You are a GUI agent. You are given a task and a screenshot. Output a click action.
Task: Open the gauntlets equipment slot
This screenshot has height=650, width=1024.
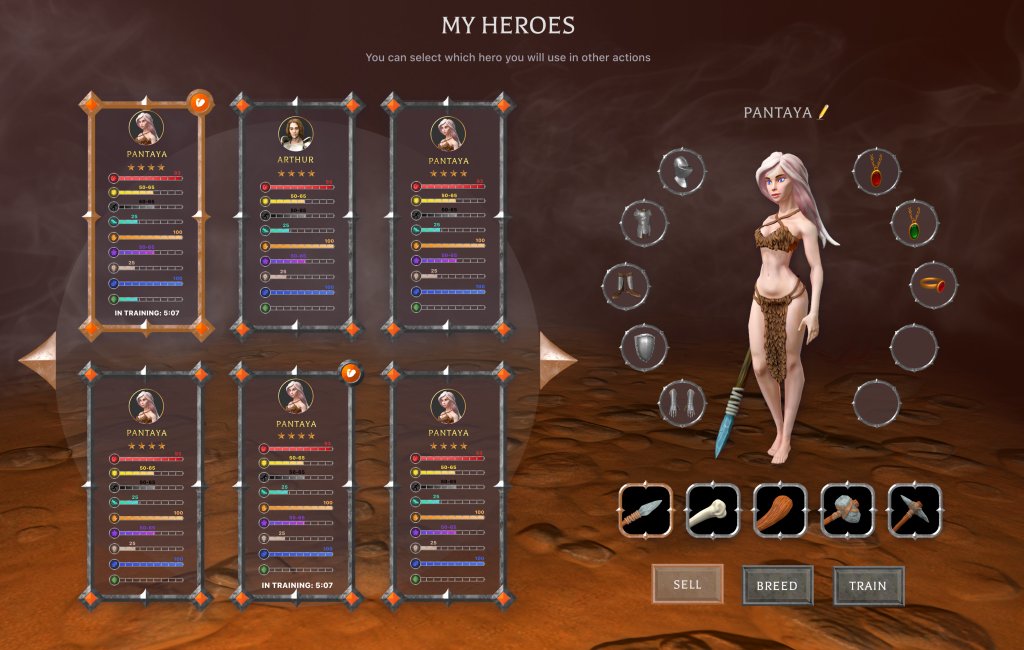(x=682, y=402)
